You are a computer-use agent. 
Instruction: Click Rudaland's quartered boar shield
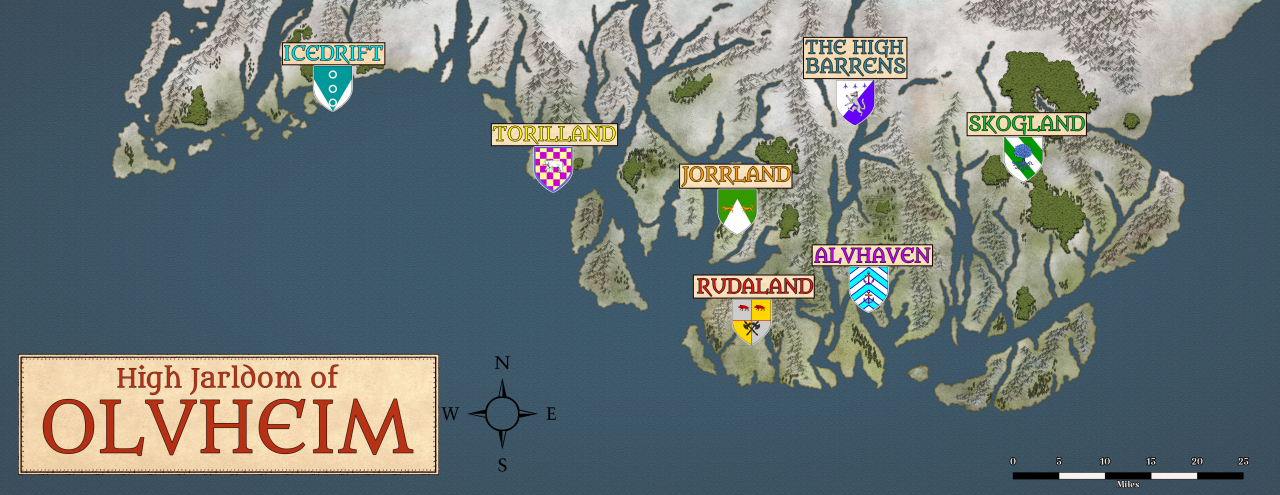751,321
